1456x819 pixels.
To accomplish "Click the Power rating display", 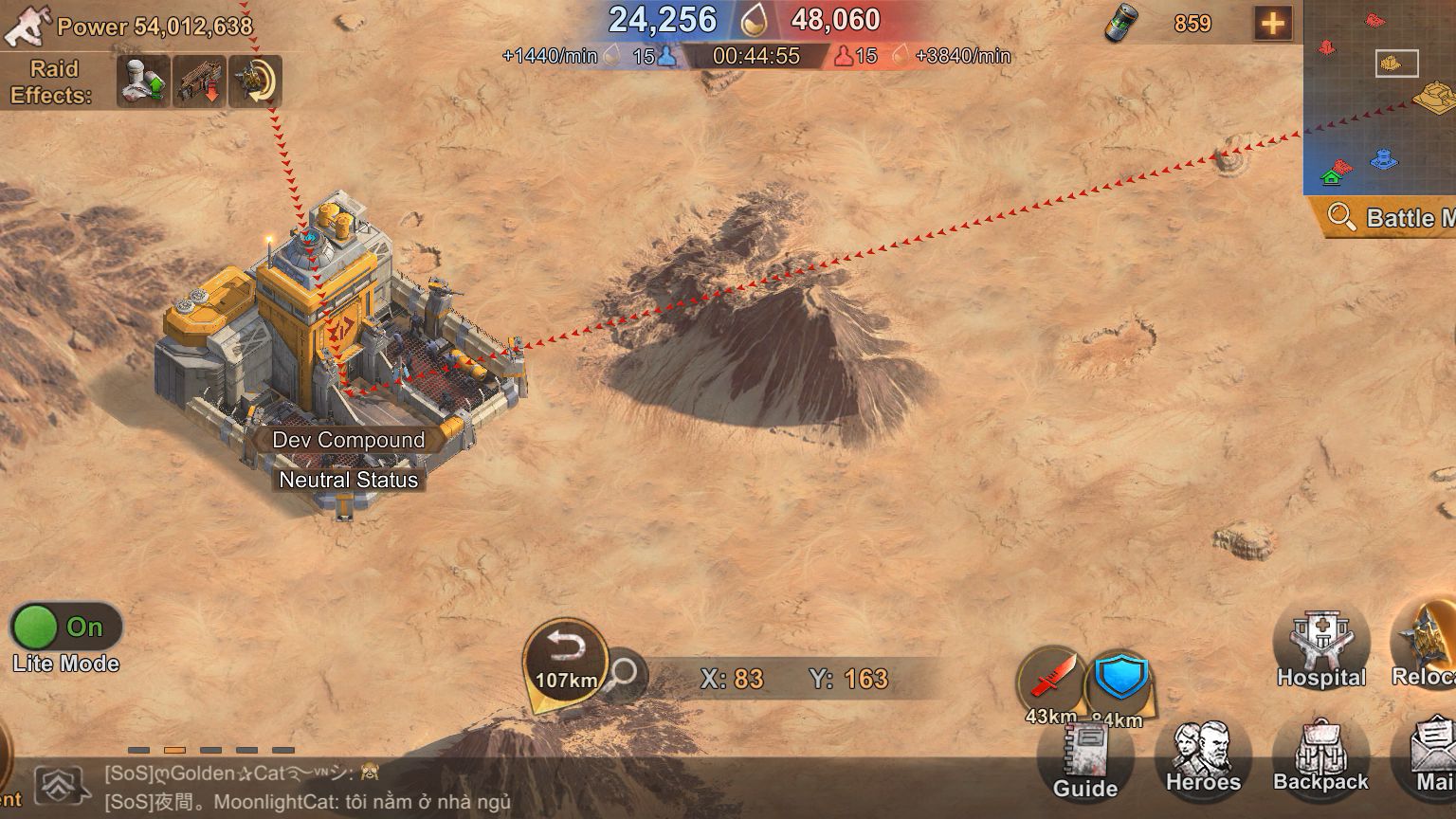I will click(x=155, y=27).
